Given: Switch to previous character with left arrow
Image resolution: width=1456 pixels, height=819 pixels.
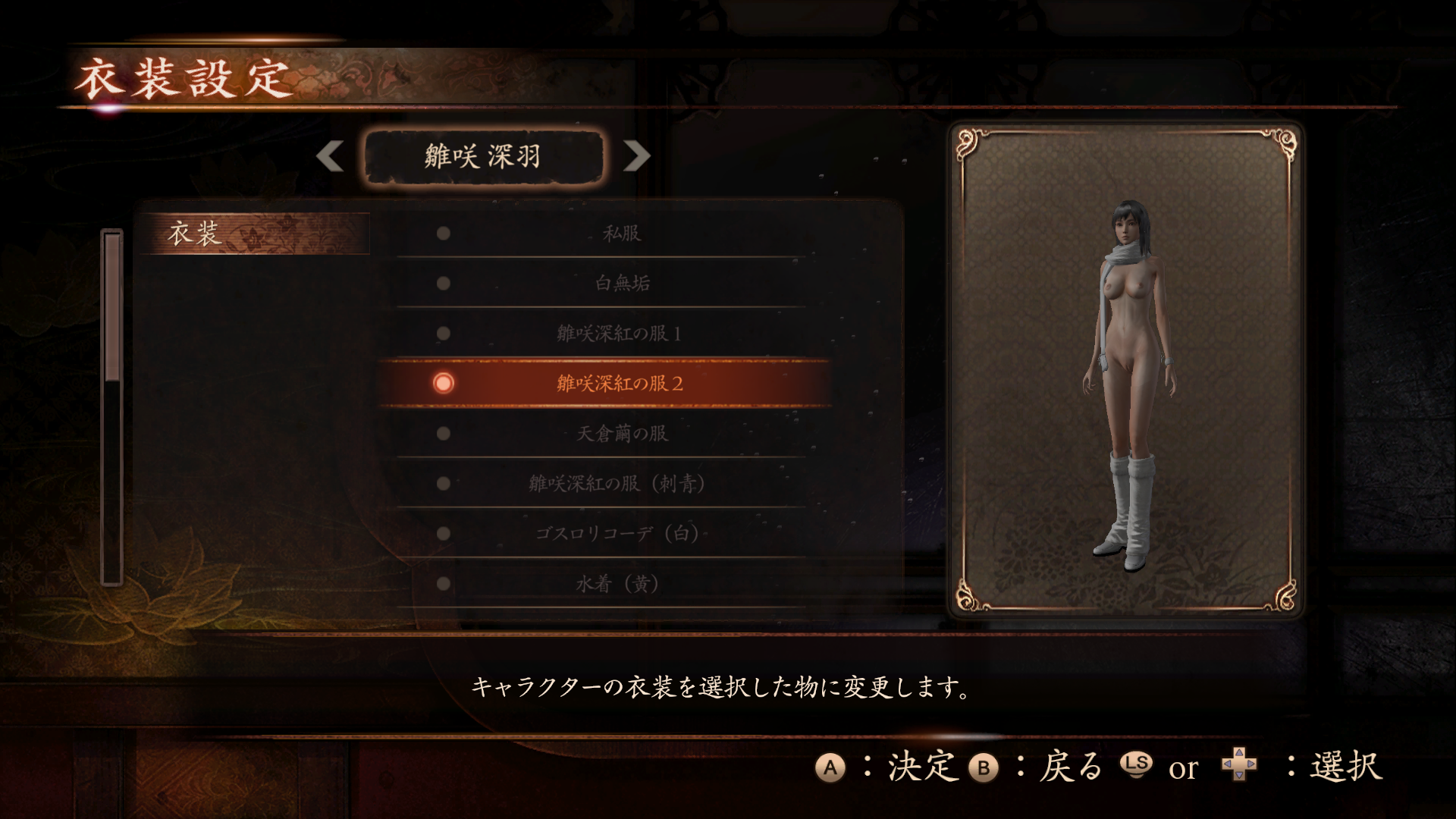Looking at the screenshot, I should click(x=331, y=156).
